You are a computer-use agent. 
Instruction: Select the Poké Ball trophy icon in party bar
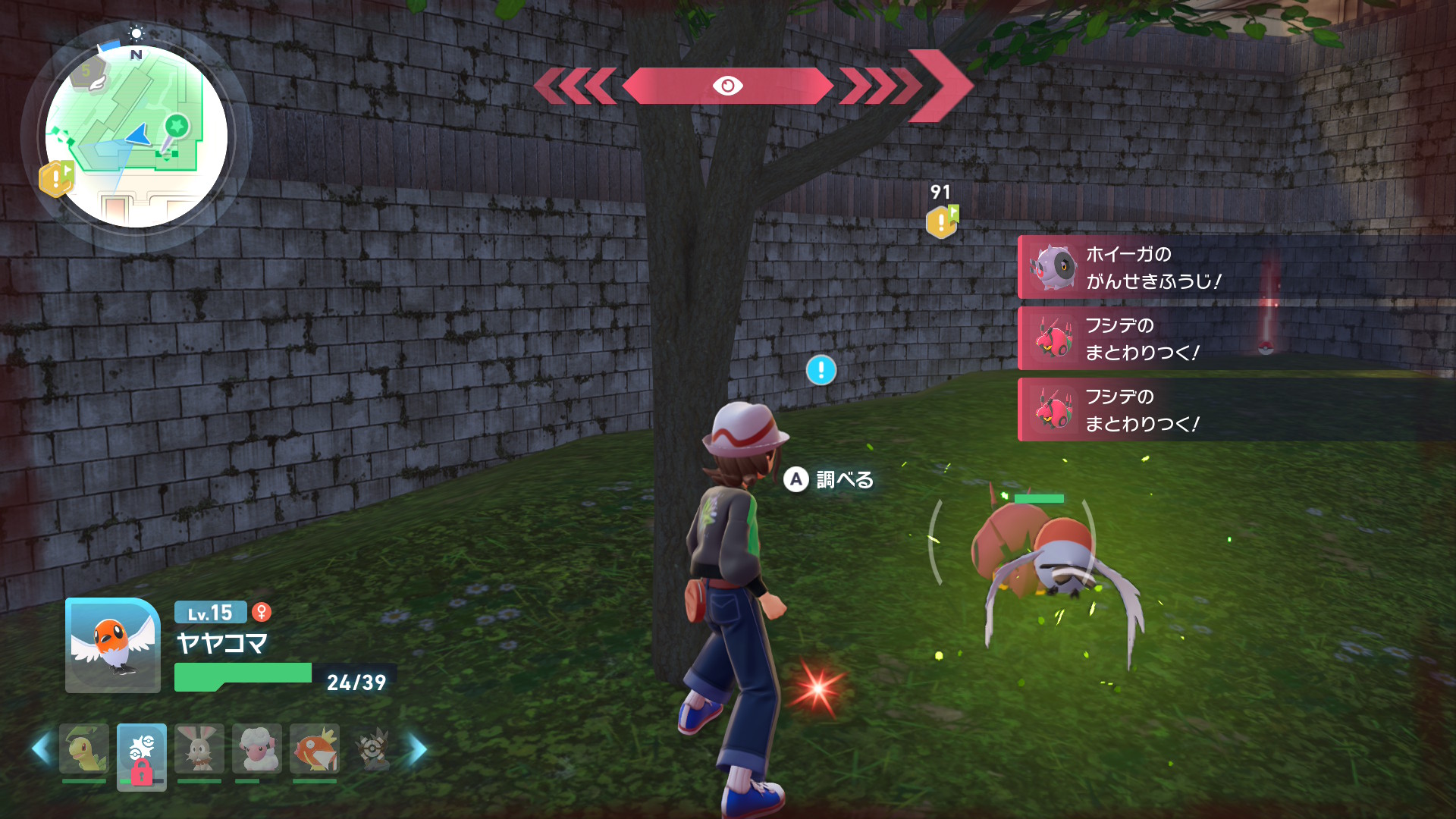pos(372,748)
